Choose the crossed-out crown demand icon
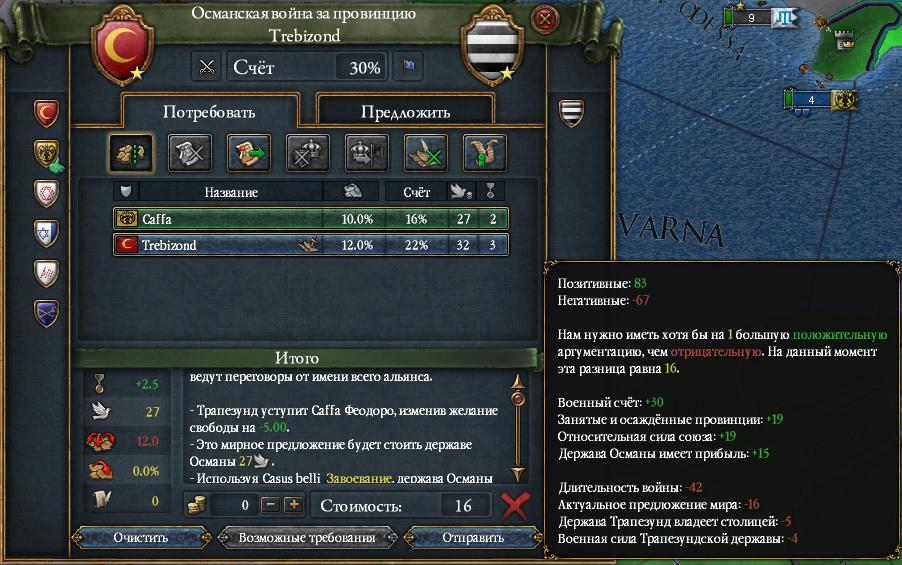Image resolution: width=902 pixels, height=565 pixels. [307, 152]
